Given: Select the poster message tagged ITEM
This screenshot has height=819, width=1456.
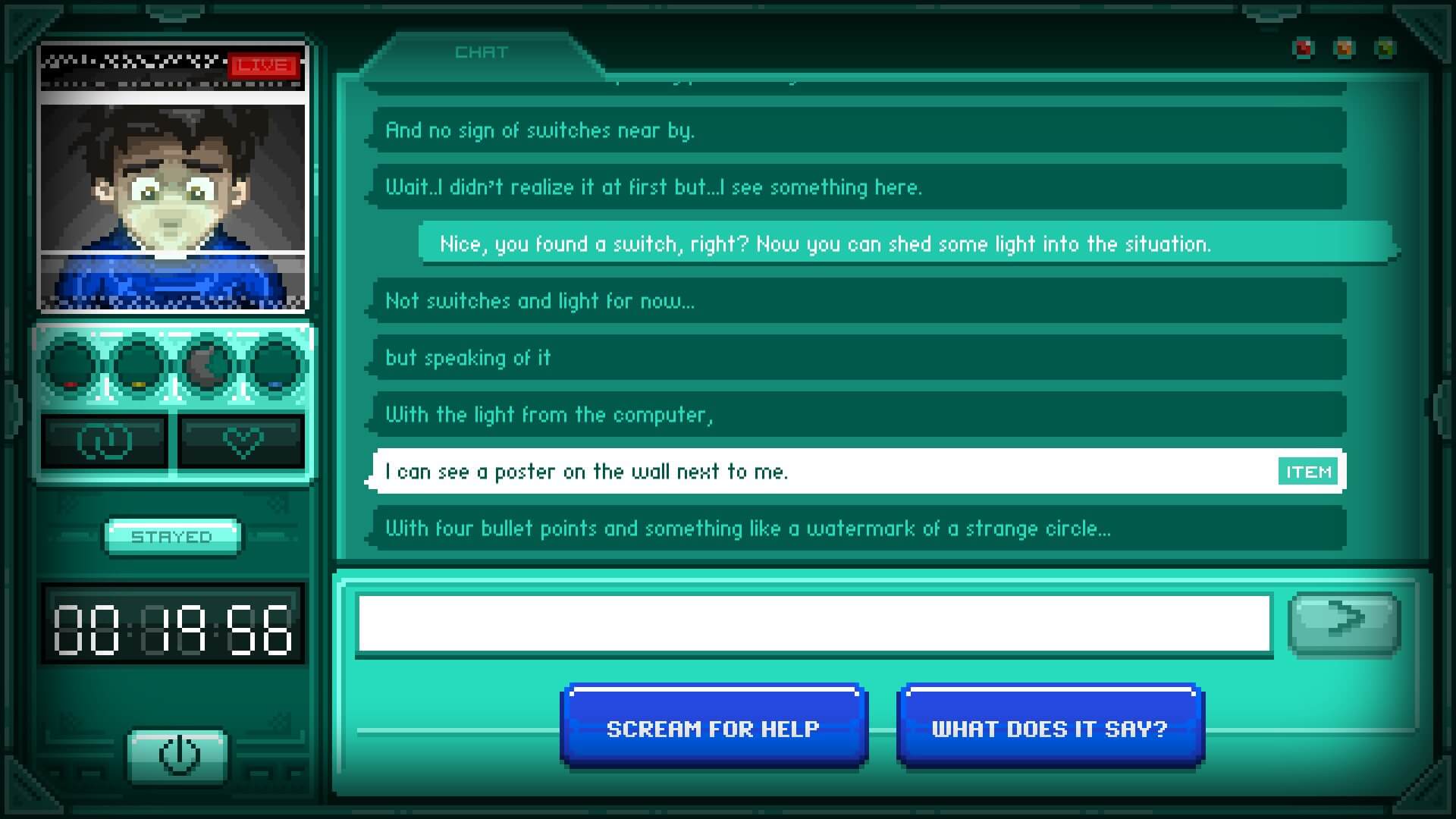Looking at the screenshot, I should tap(858, 472).
